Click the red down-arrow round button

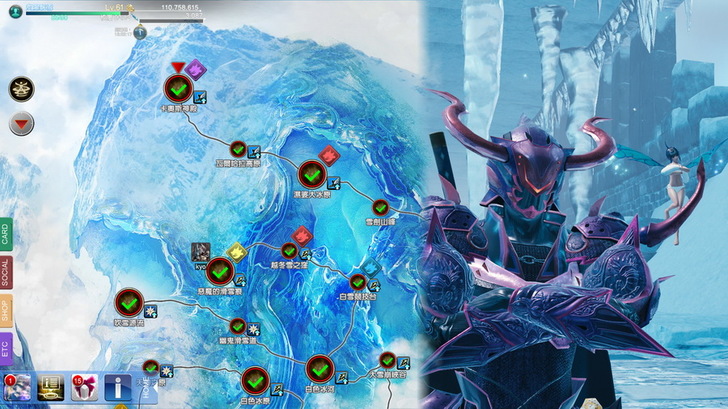pos(21,125)
